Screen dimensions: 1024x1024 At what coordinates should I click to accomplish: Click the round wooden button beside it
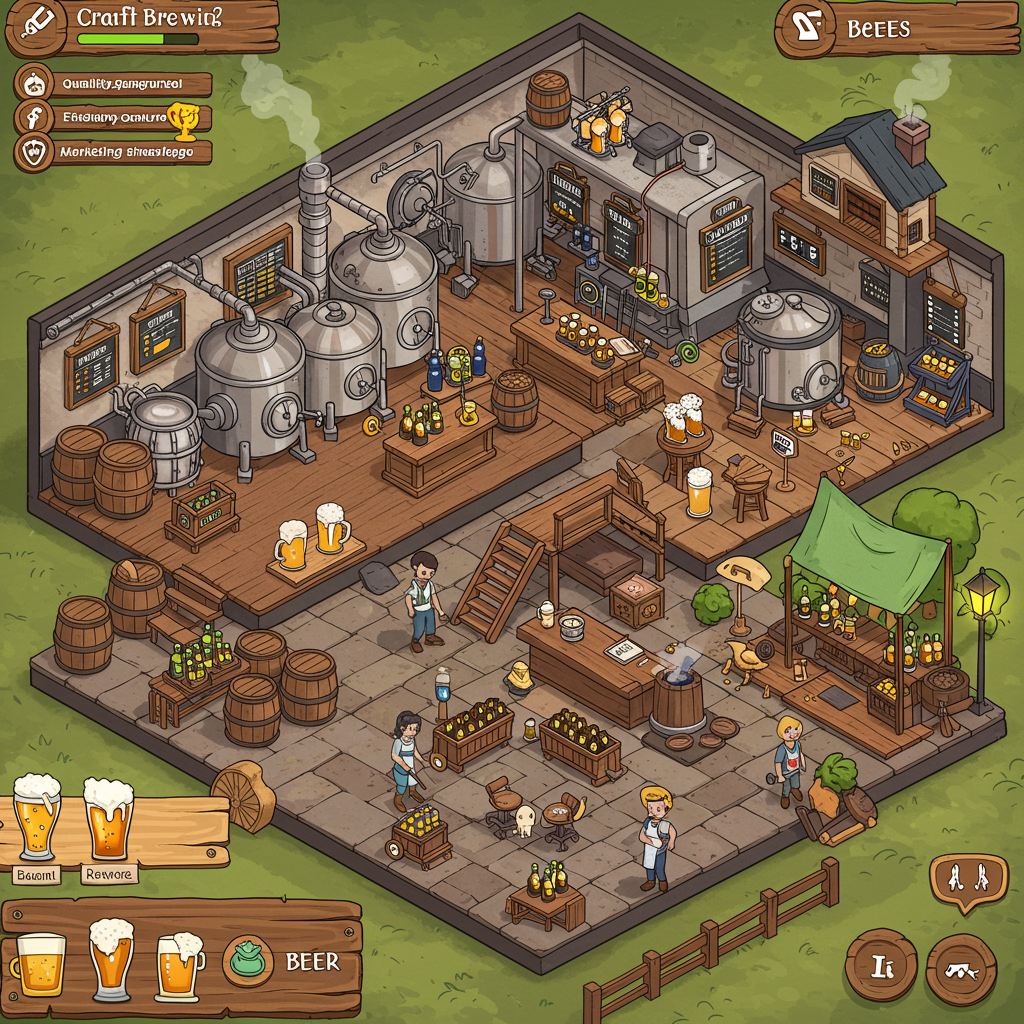(961, 968)
